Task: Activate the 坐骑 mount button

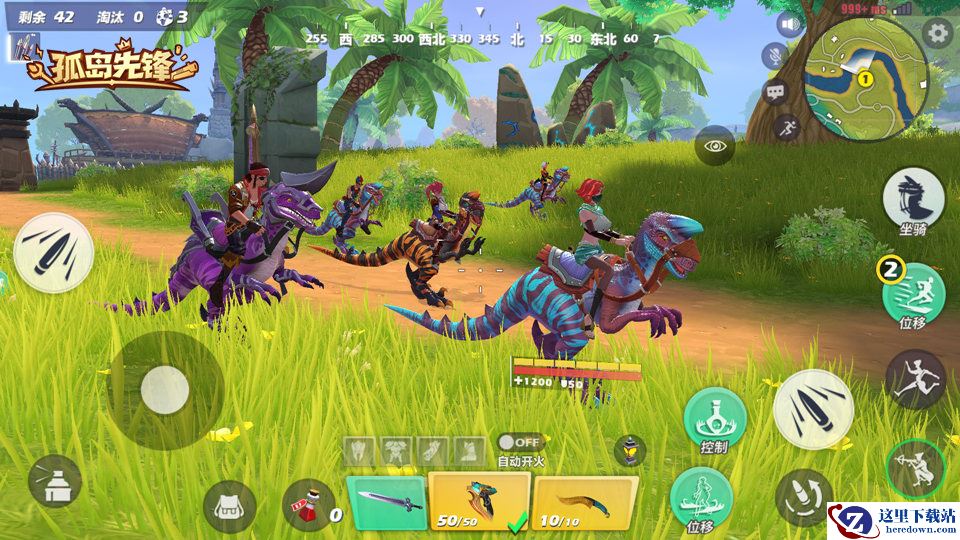Action: 914,197
